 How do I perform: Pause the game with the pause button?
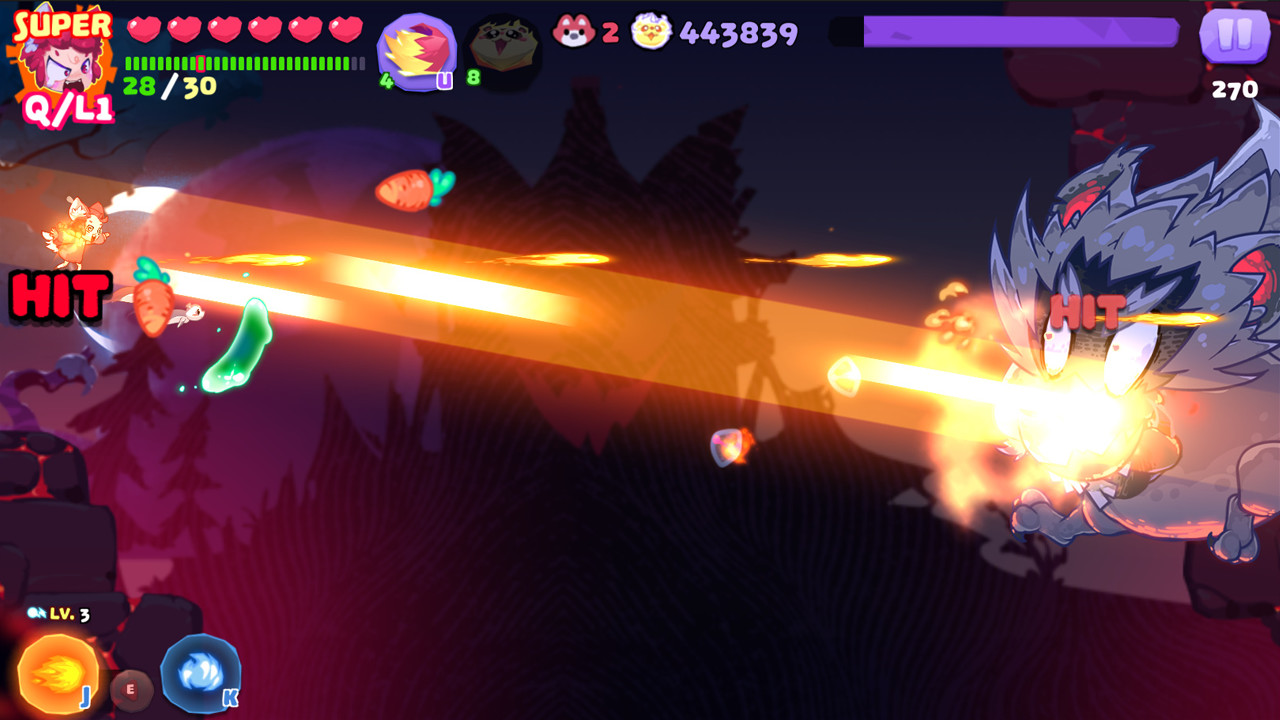coord(1234,34)
